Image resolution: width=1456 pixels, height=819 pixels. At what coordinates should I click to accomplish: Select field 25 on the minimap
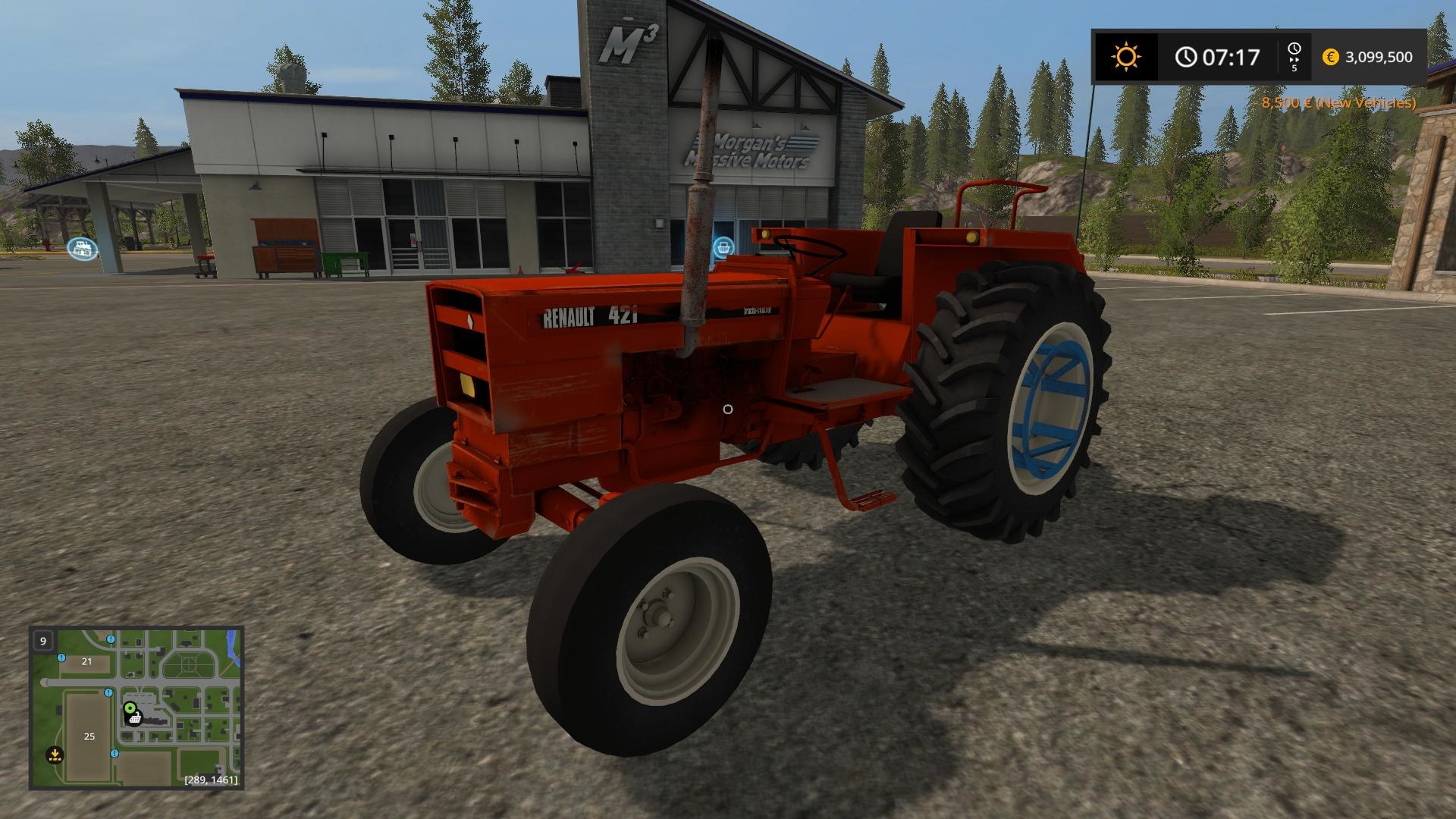89,737
